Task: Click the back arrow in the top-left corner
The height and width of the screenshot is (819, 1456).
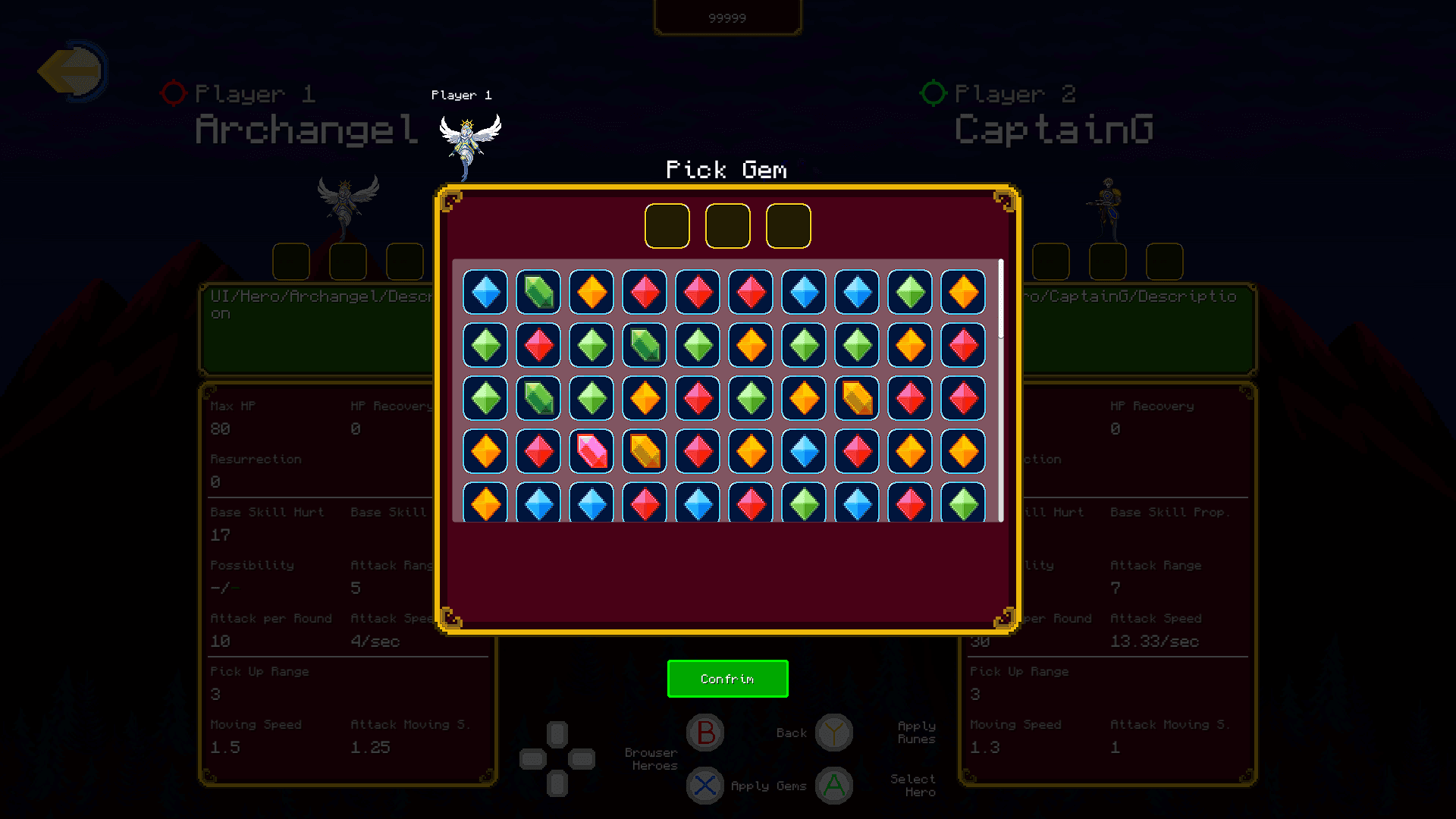Action: (72, 71)
